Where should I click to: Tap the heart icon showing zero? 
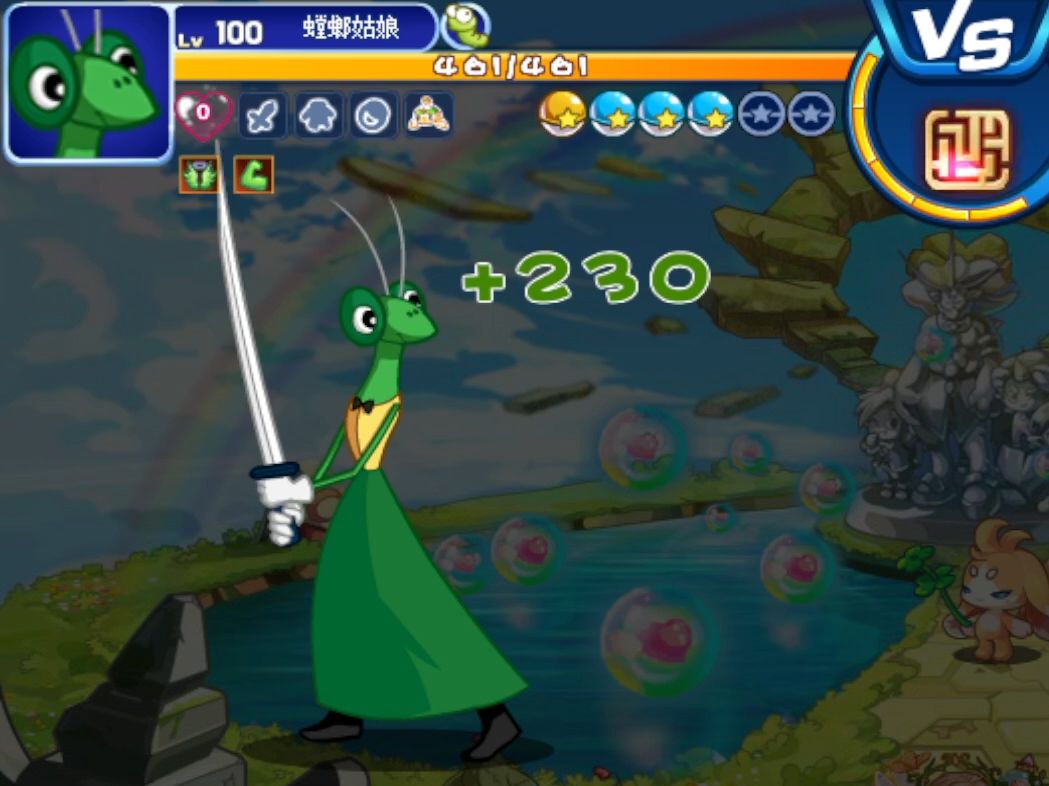[203, 114]
